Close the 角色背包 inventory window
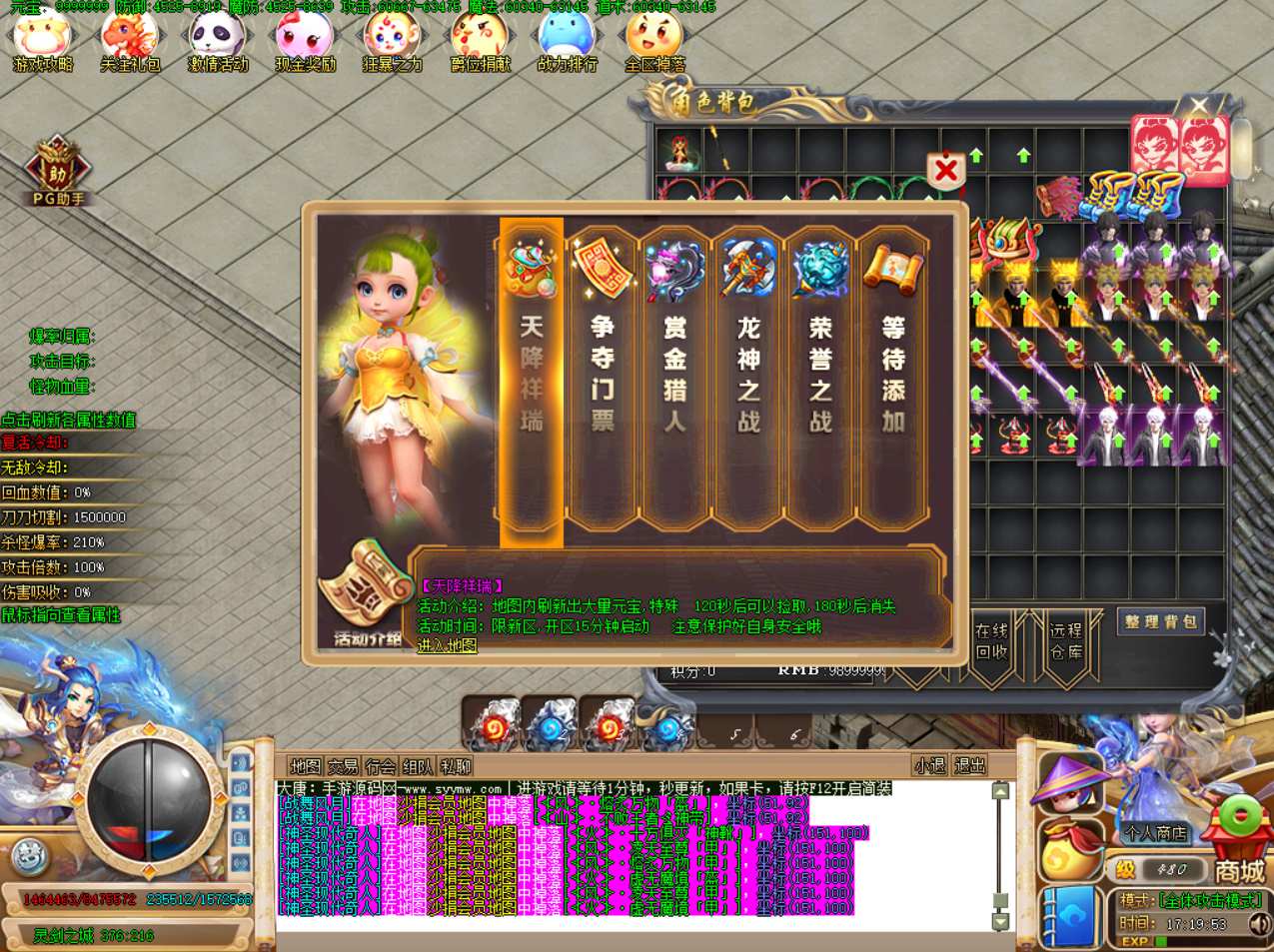This screenshot has width=1274, height=952. [x=1199, y=106]
